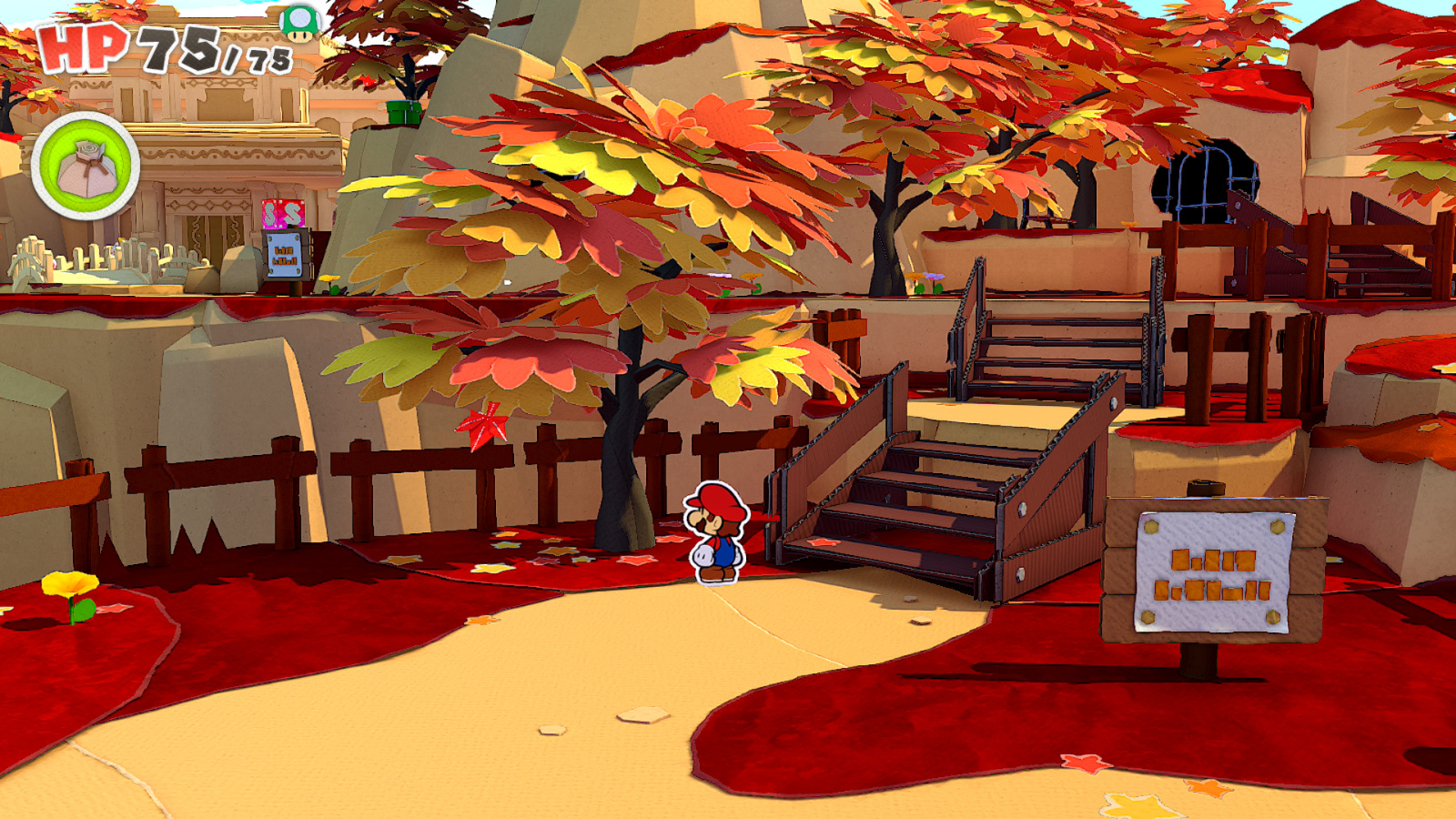1456x819 pixels.
Task: Expand the small sign beside the S.S. poster
Action: (286, 257)
